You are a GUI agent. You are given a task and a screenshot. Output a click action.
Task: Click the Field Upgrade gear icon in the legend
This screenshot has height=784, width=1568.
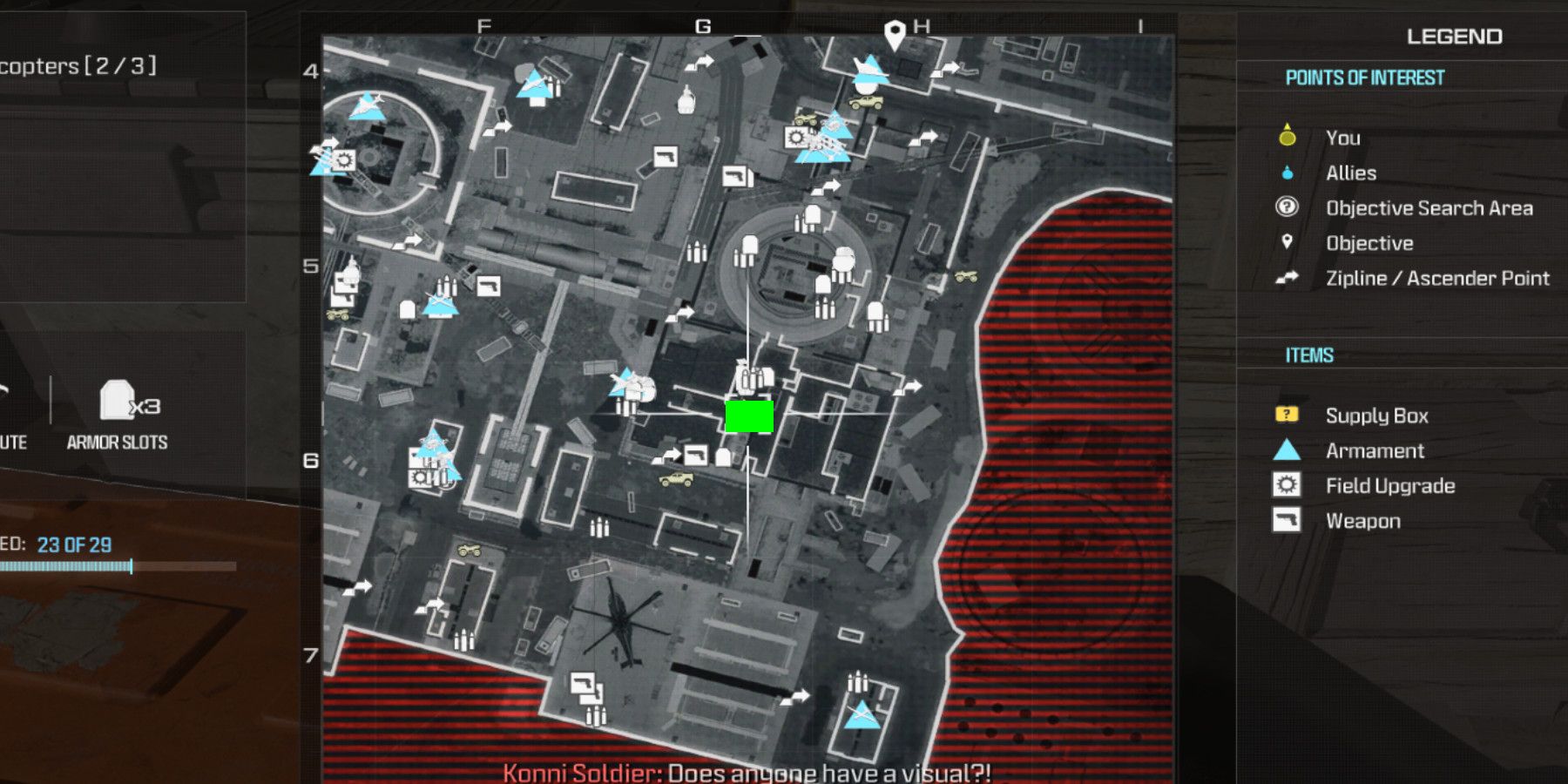coord(1288,485)
